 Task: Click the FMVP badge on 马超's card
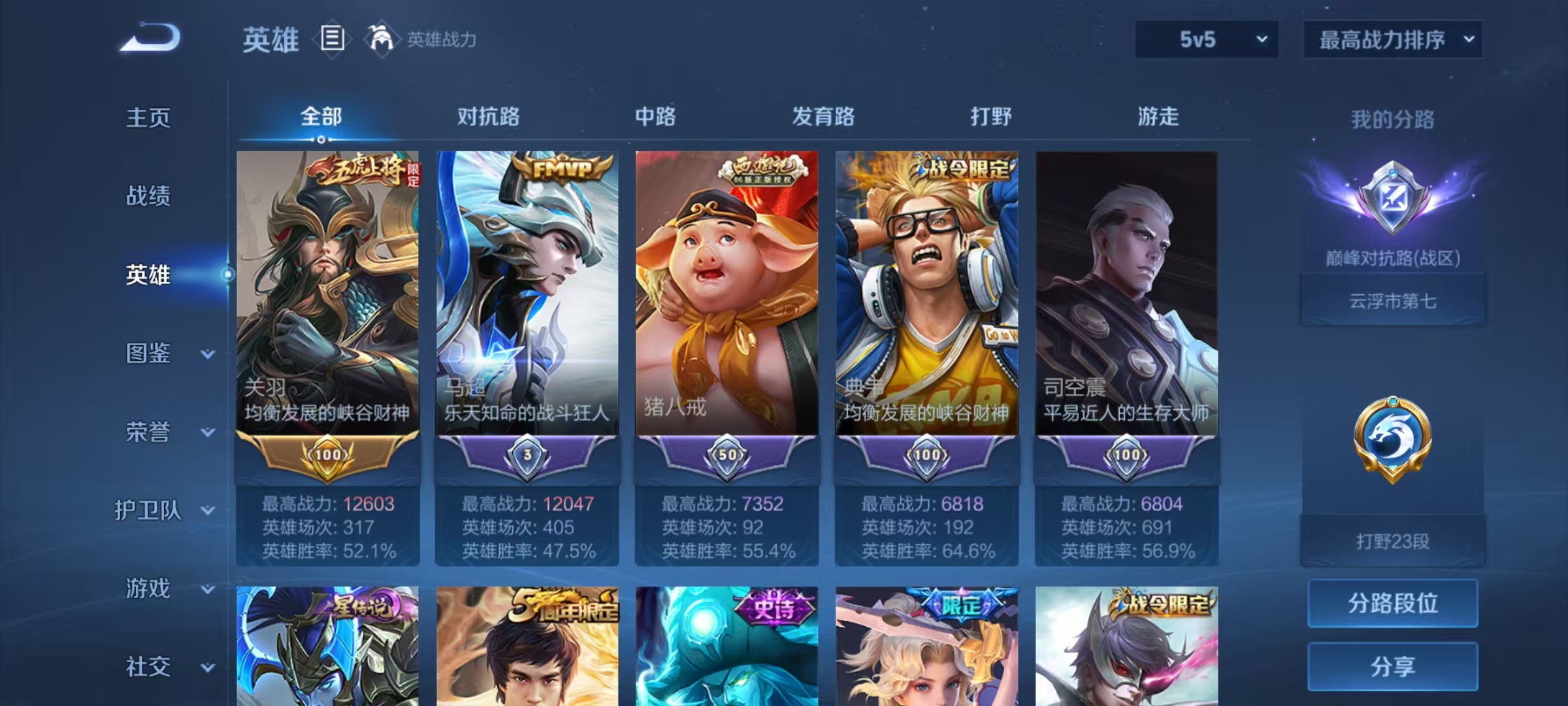[x=563, y=169]
